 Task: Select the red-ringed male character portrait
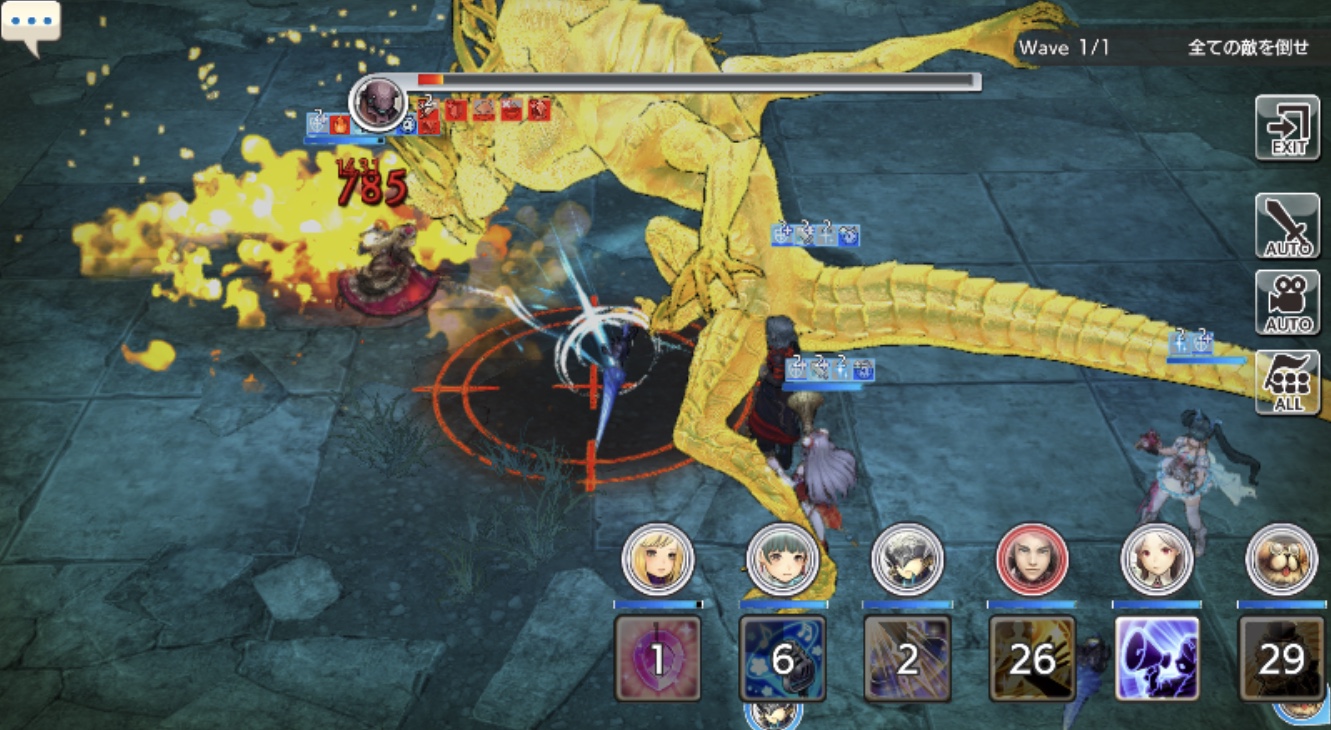point(1032,559)
